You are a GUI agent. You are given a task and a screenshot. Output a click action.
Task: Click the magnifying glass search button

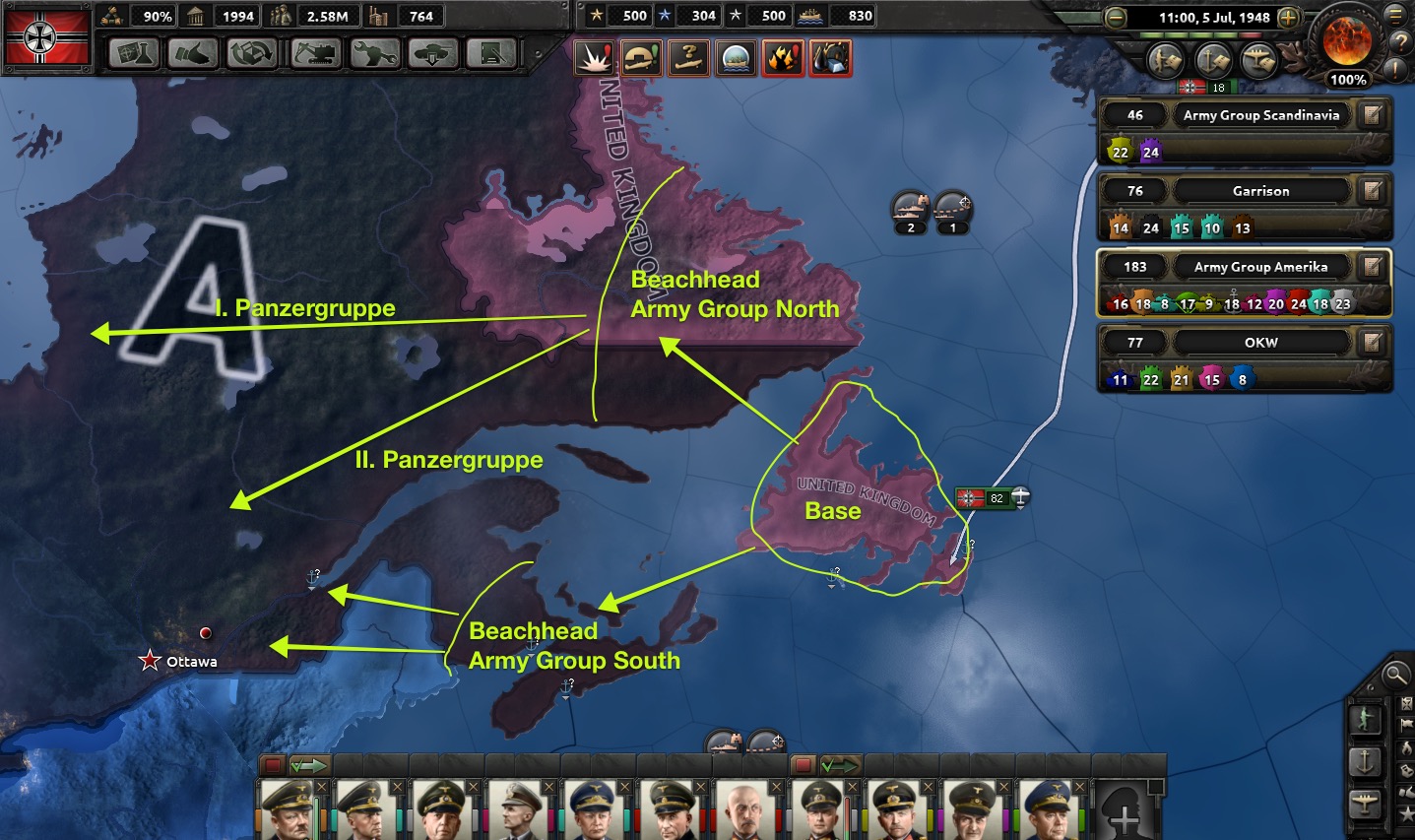[x=1394, y=675]
